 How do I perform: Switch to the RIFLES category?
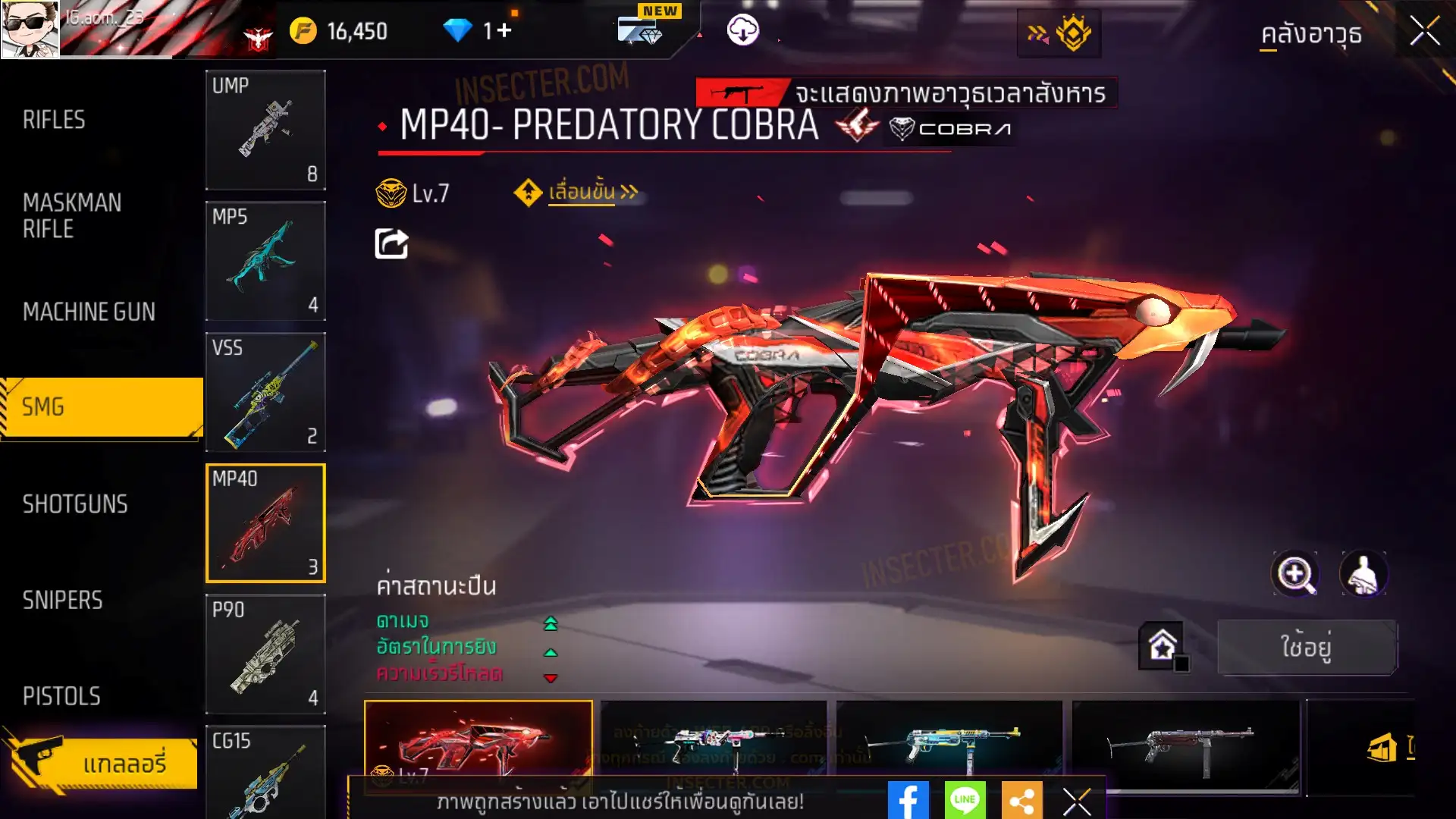[54, 120]
